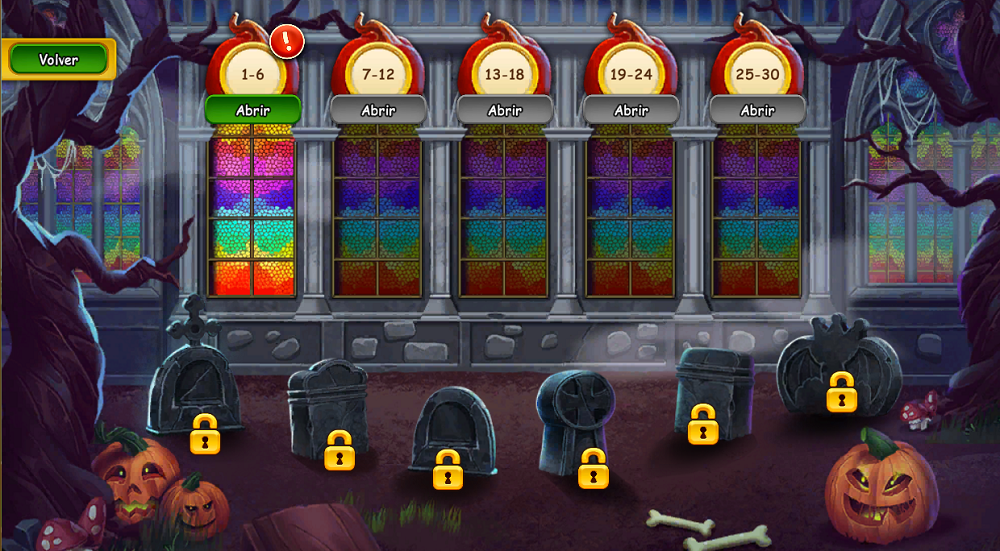Click Abrir under the 13-18 pumpkin
The image size is (1000, 551).
505,110
